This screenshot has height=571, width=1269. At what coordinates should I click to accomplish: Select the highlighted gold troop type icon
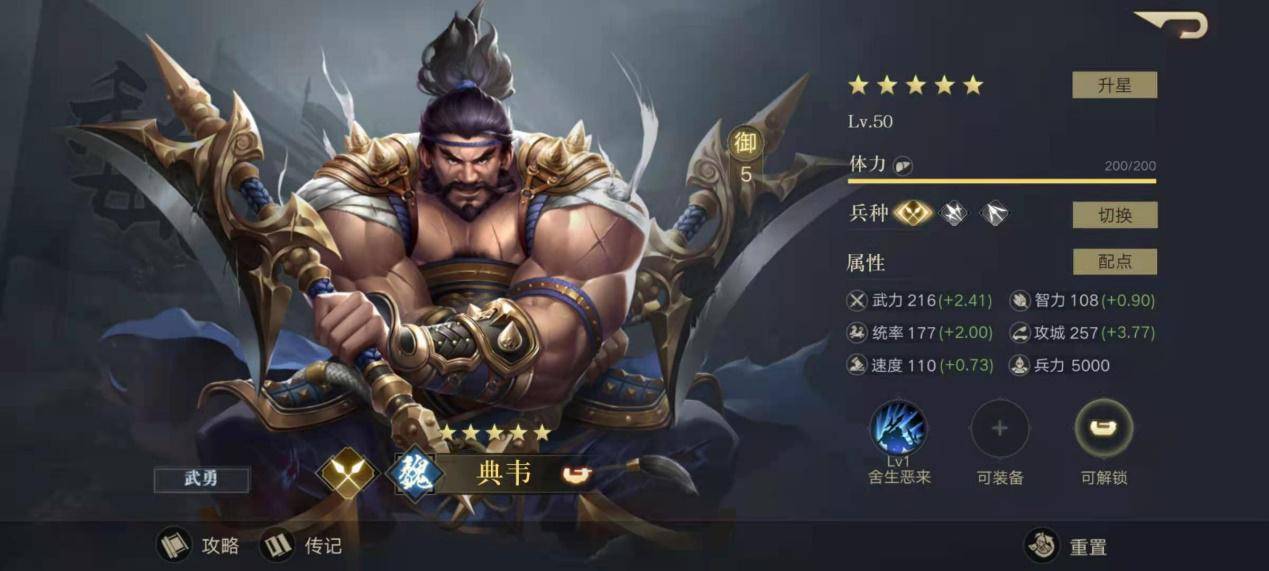pos(912,213)
